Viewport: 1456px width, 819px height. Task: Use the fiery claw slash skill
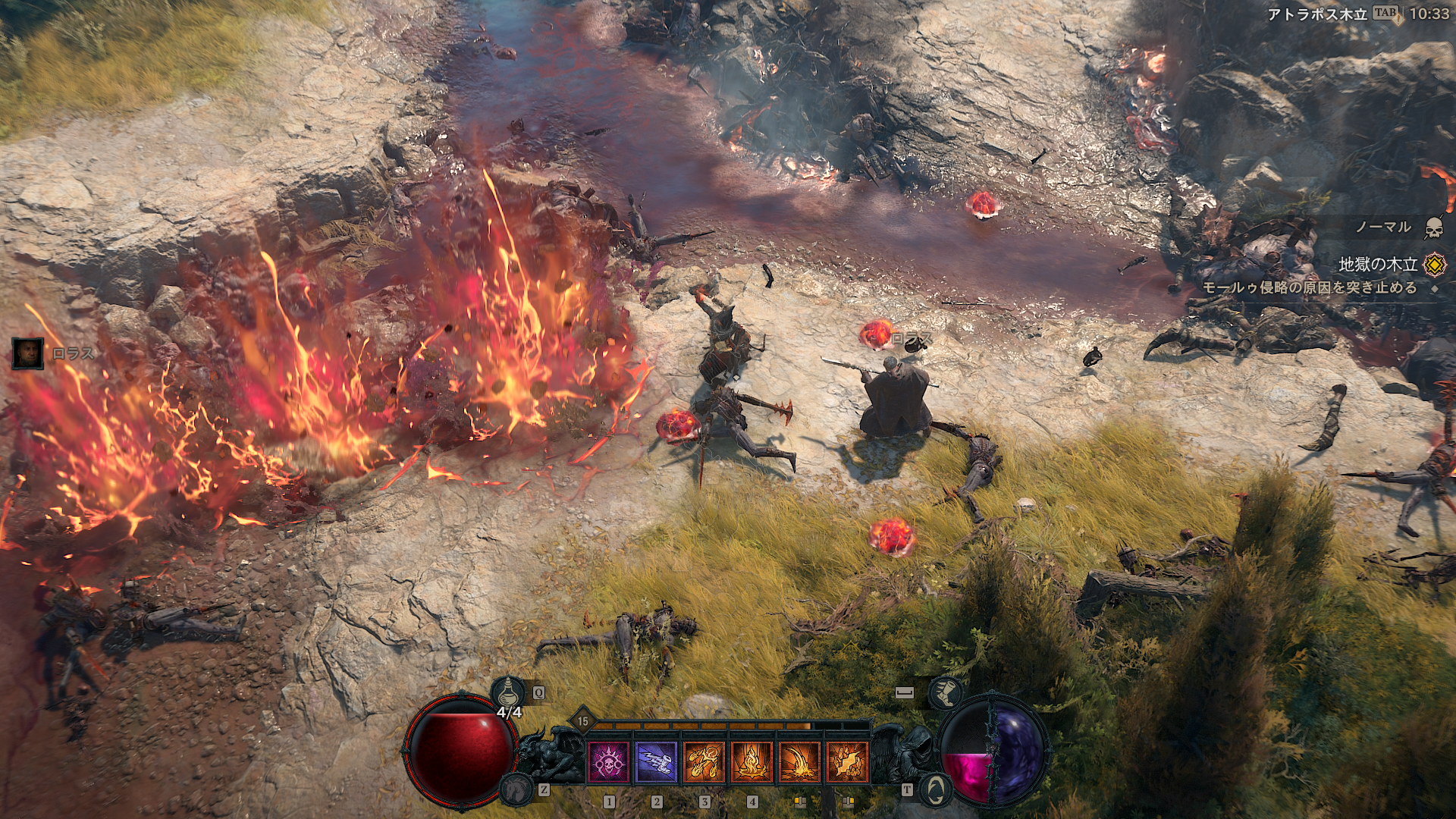coord(799,761)
